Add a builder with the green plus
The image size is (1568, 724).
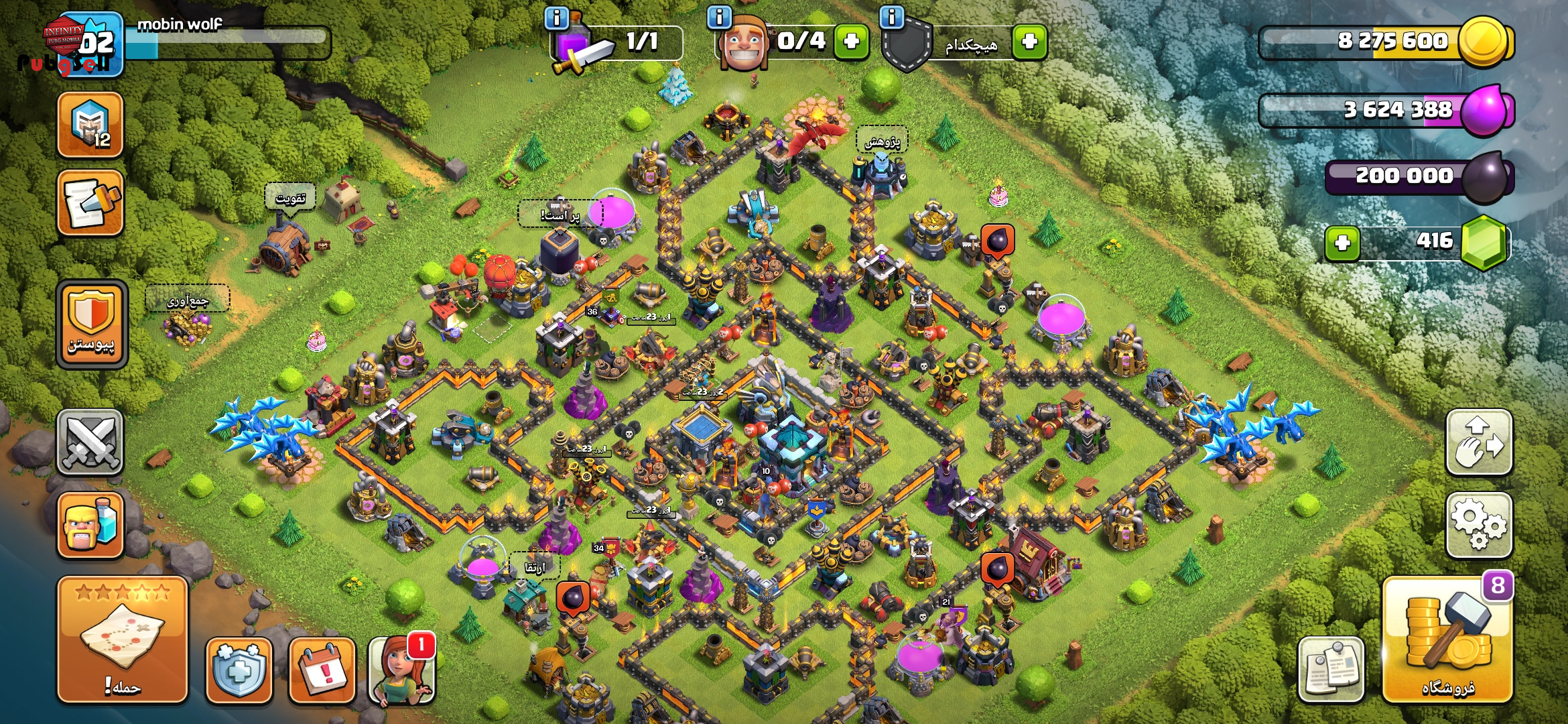(x=852, y=42)
